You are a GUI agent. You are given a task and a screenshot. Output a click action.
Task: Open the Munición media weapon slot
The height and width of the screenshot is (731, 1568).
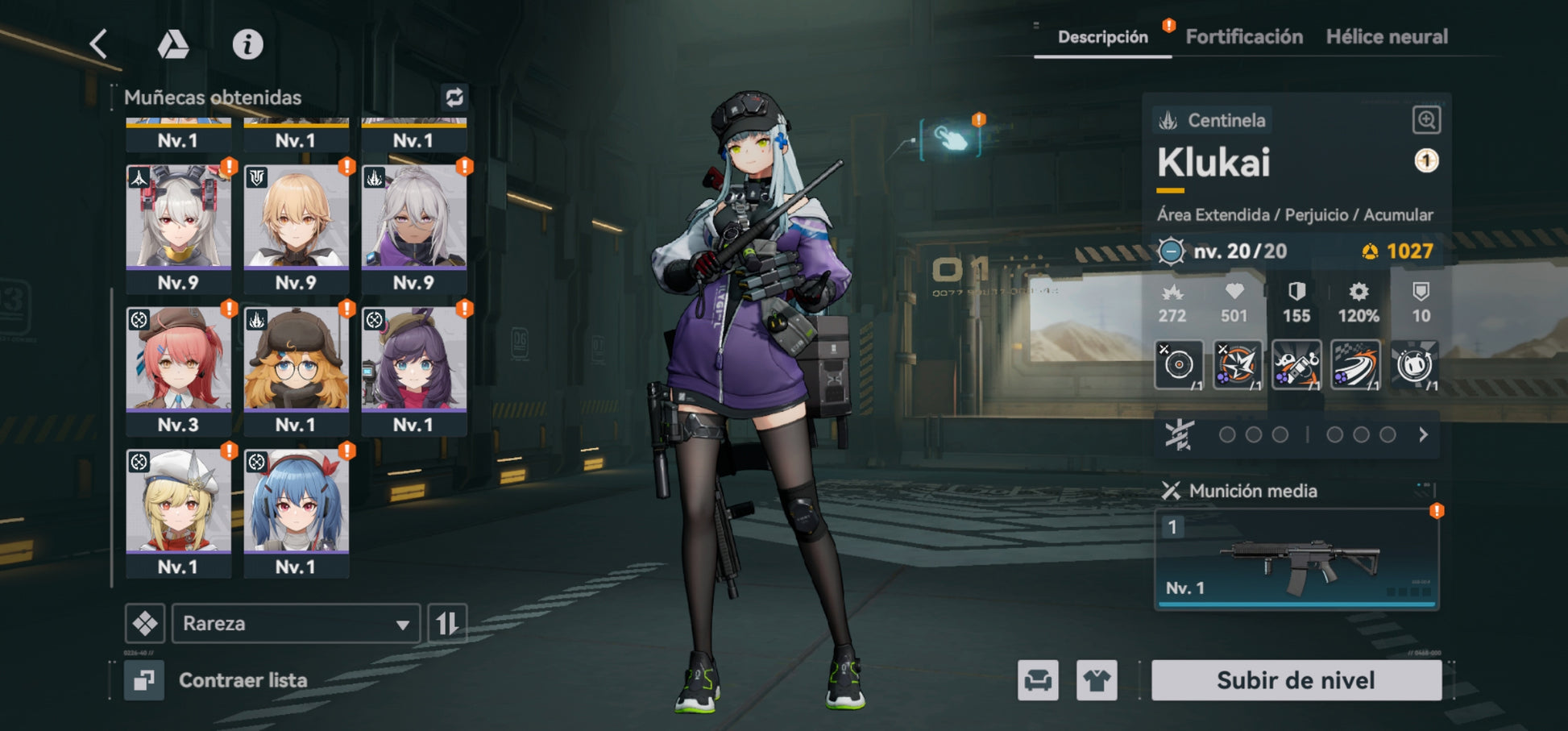[x=1296, y=559]
